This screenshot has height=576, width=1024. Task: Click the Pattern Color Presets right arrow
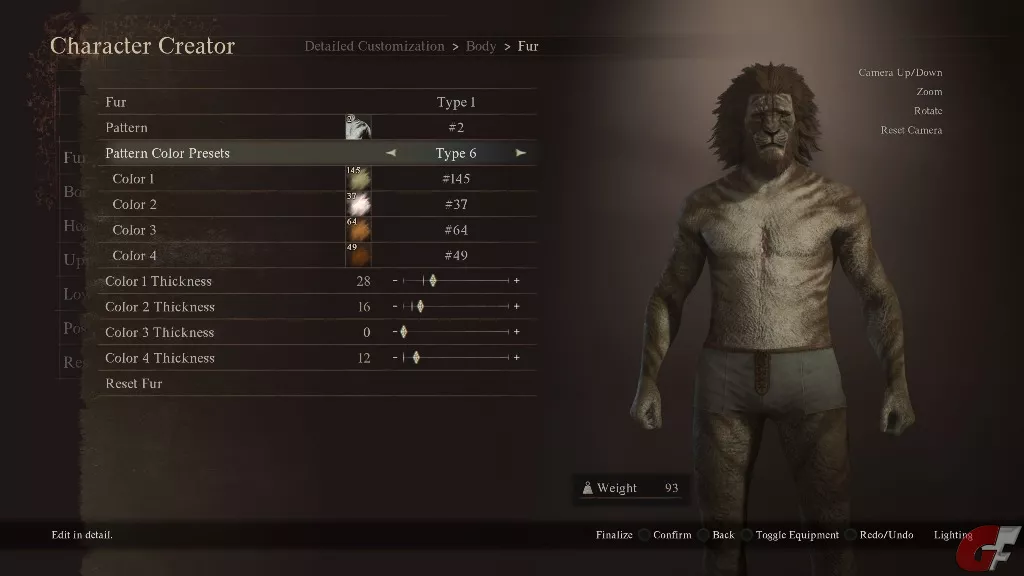tap(521, 153)
